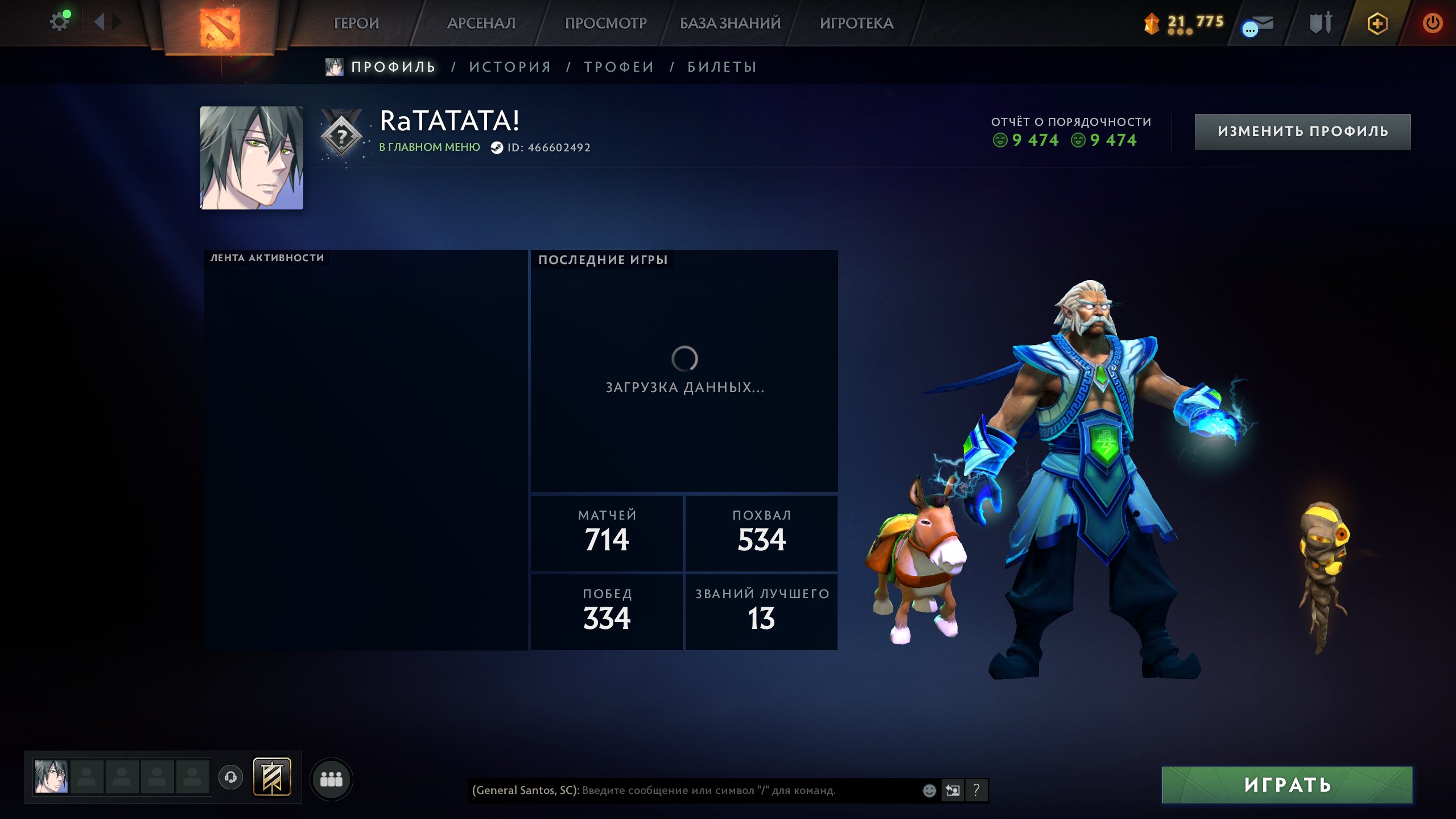Open the chat emoticon picker
Viewport: 1456px width, 819px height.
pyautogui.click(x=929, y=791)
